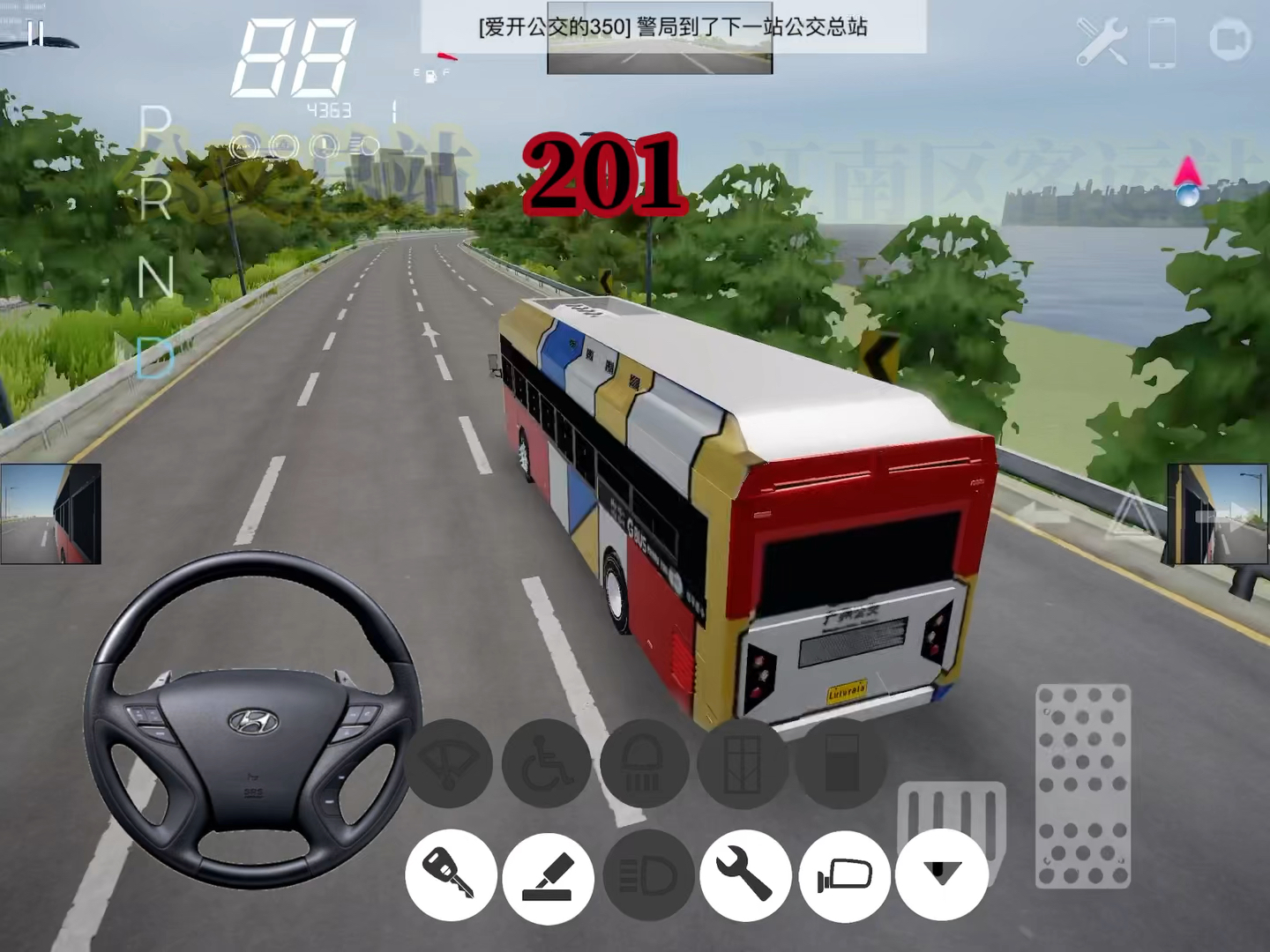Pause the game with the pause icon
The image size is (1270, 952).
pyautogui.click(x=35, y=35)
